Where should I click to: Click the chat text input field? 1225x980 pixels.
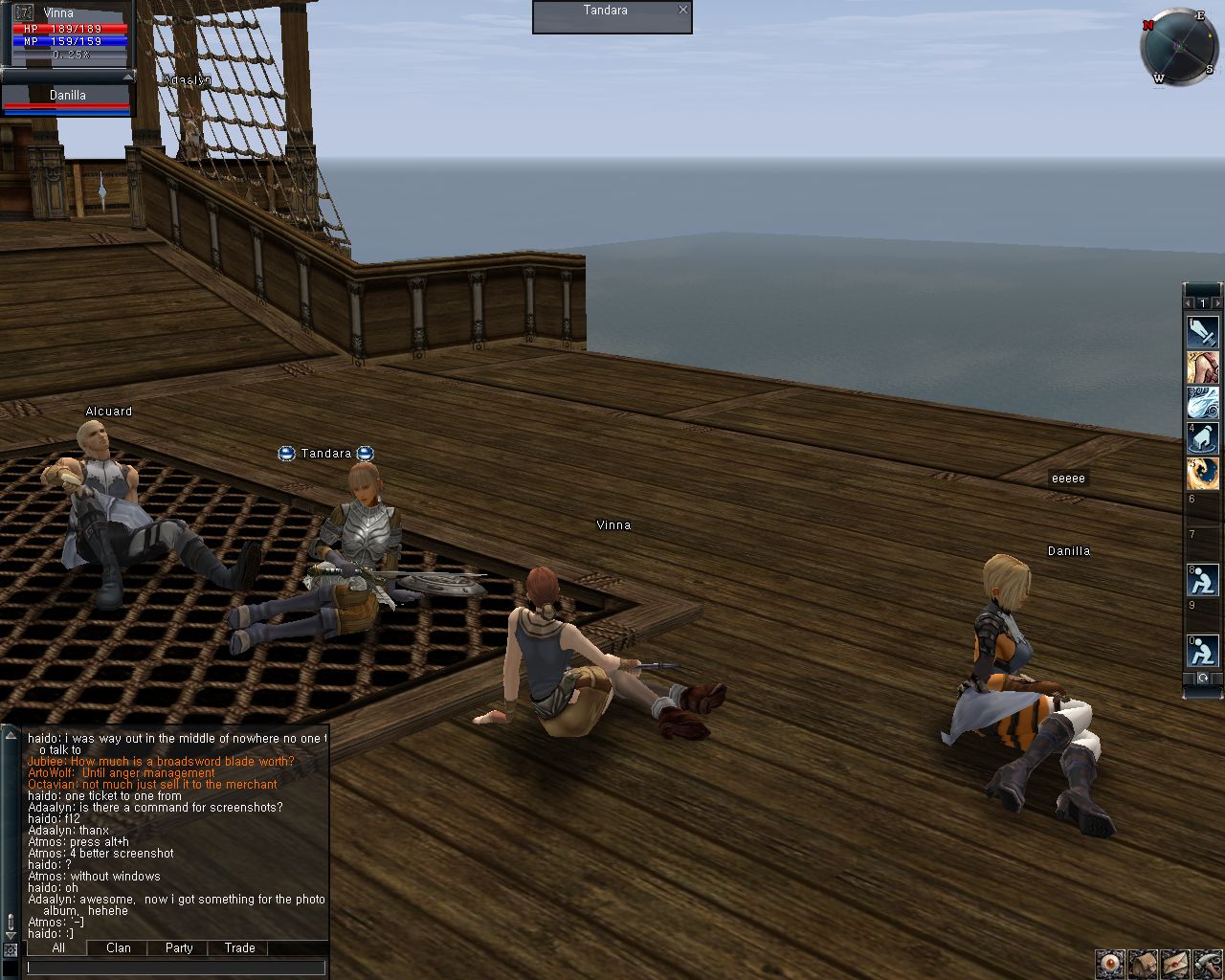point(177,968)
